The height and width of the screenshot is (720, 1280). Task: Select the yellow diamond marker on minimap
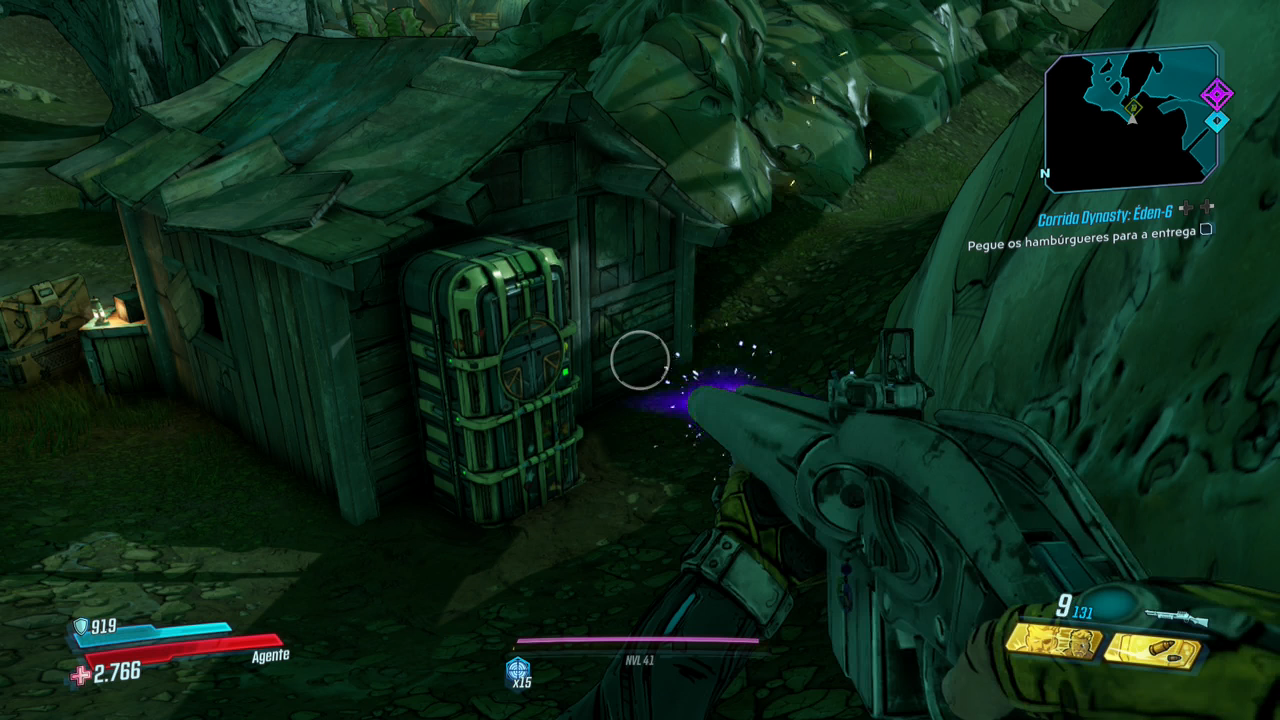coord(1133,105)
